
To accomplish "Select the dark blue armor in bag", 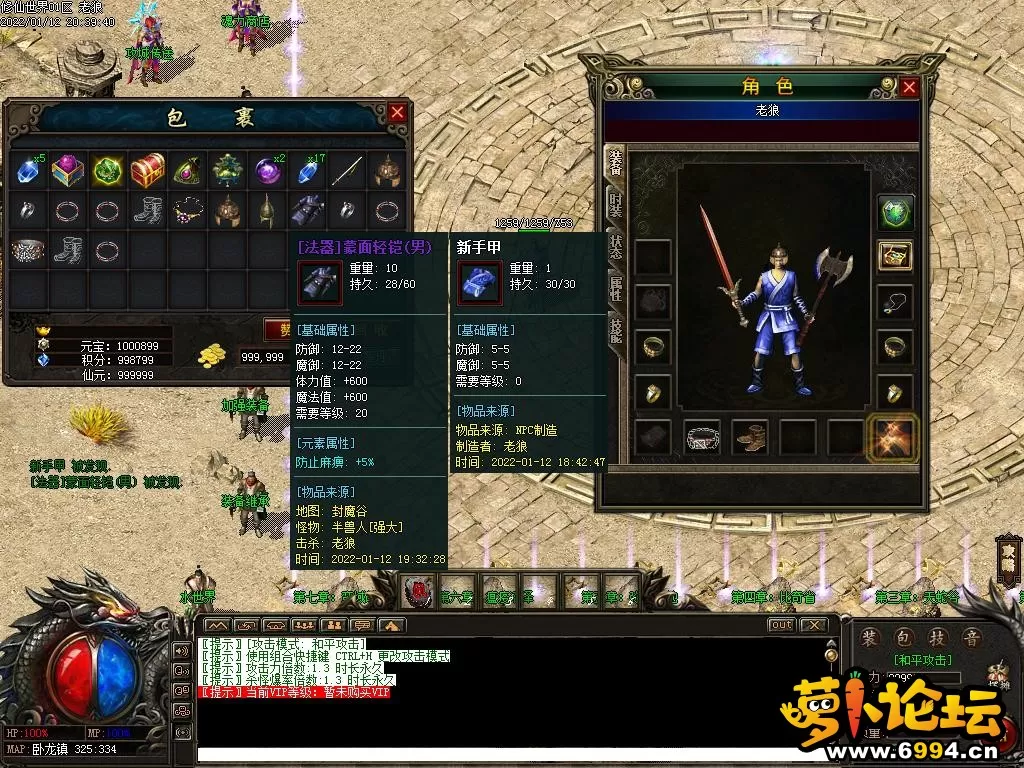I will (x=306, y=210).
